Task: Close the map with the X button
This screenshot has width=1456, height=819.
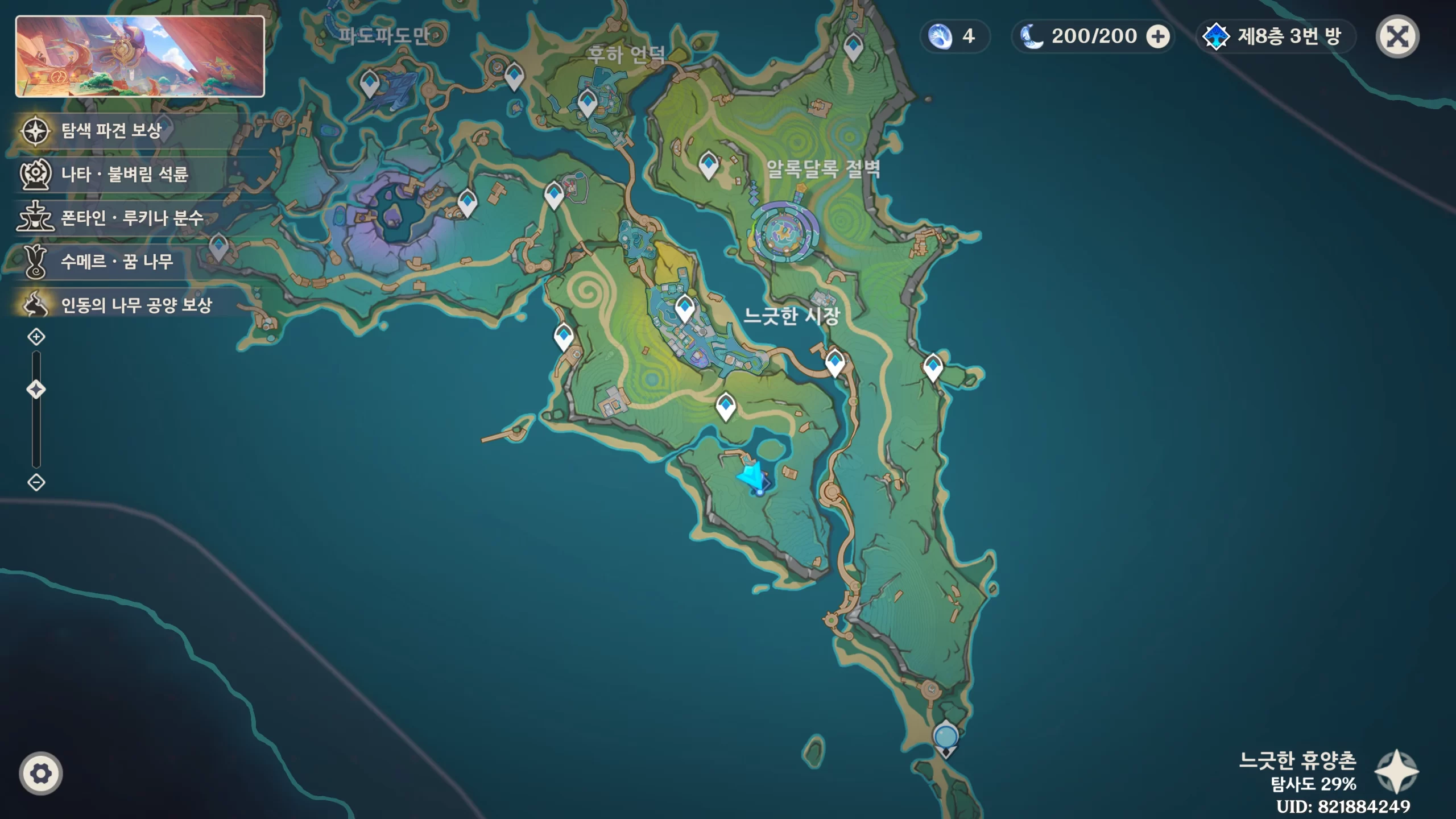Action: (1397, 37)
